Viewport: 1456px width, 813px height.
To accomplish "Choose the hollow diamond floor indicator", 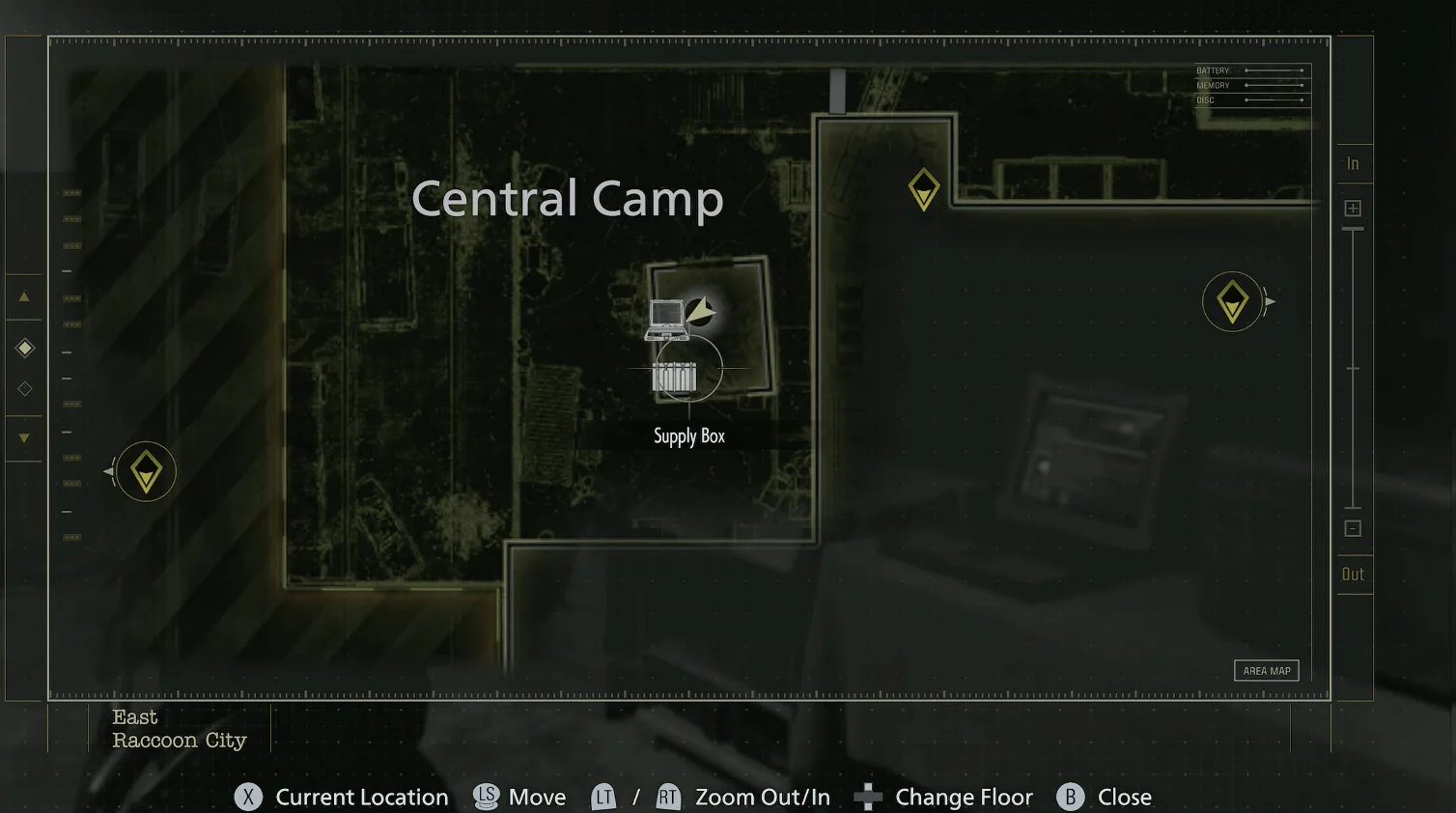I will pyautogui.click(x=25, y=389).
